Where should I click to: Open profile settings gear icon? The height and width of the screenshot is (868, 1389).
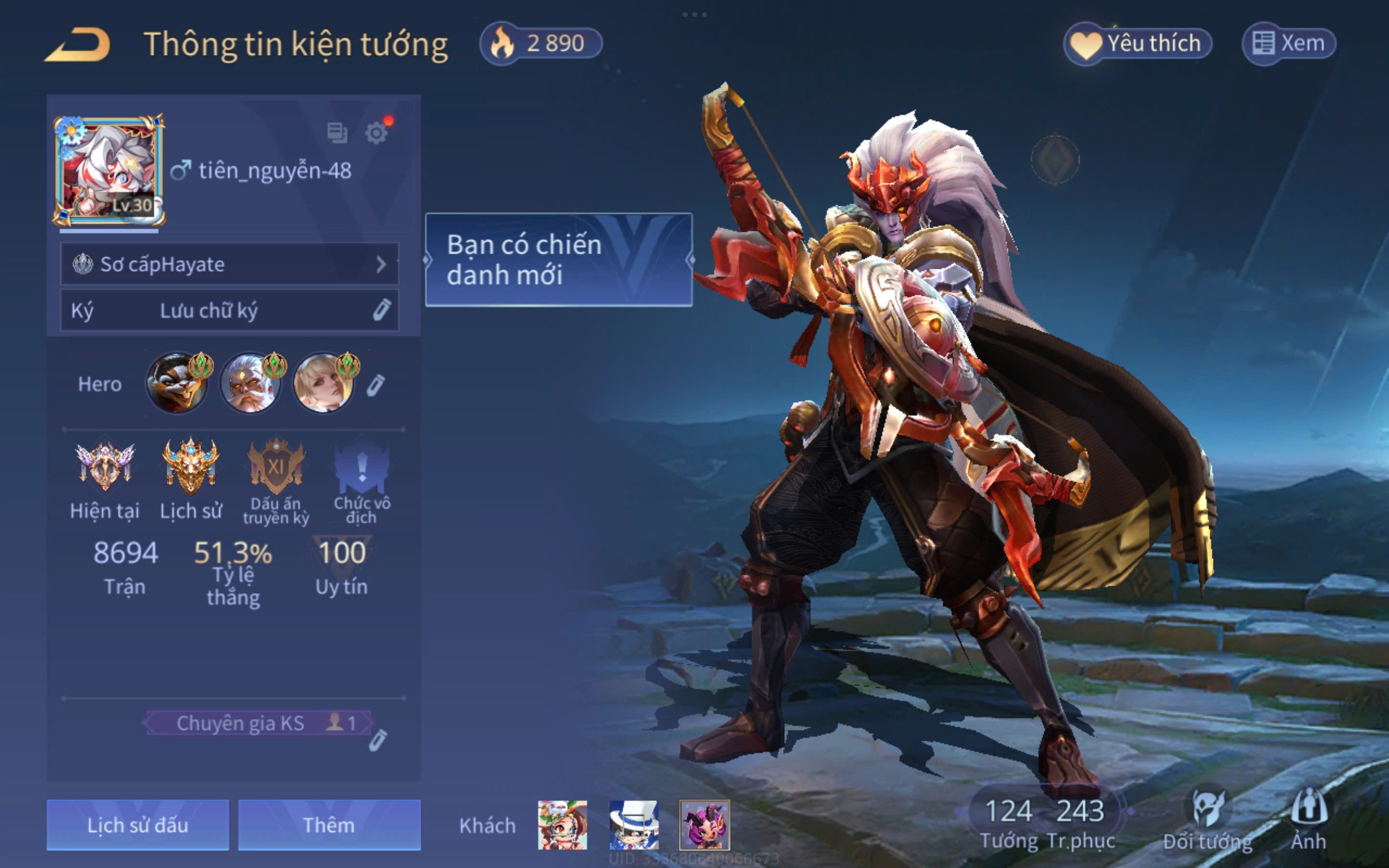377,133
